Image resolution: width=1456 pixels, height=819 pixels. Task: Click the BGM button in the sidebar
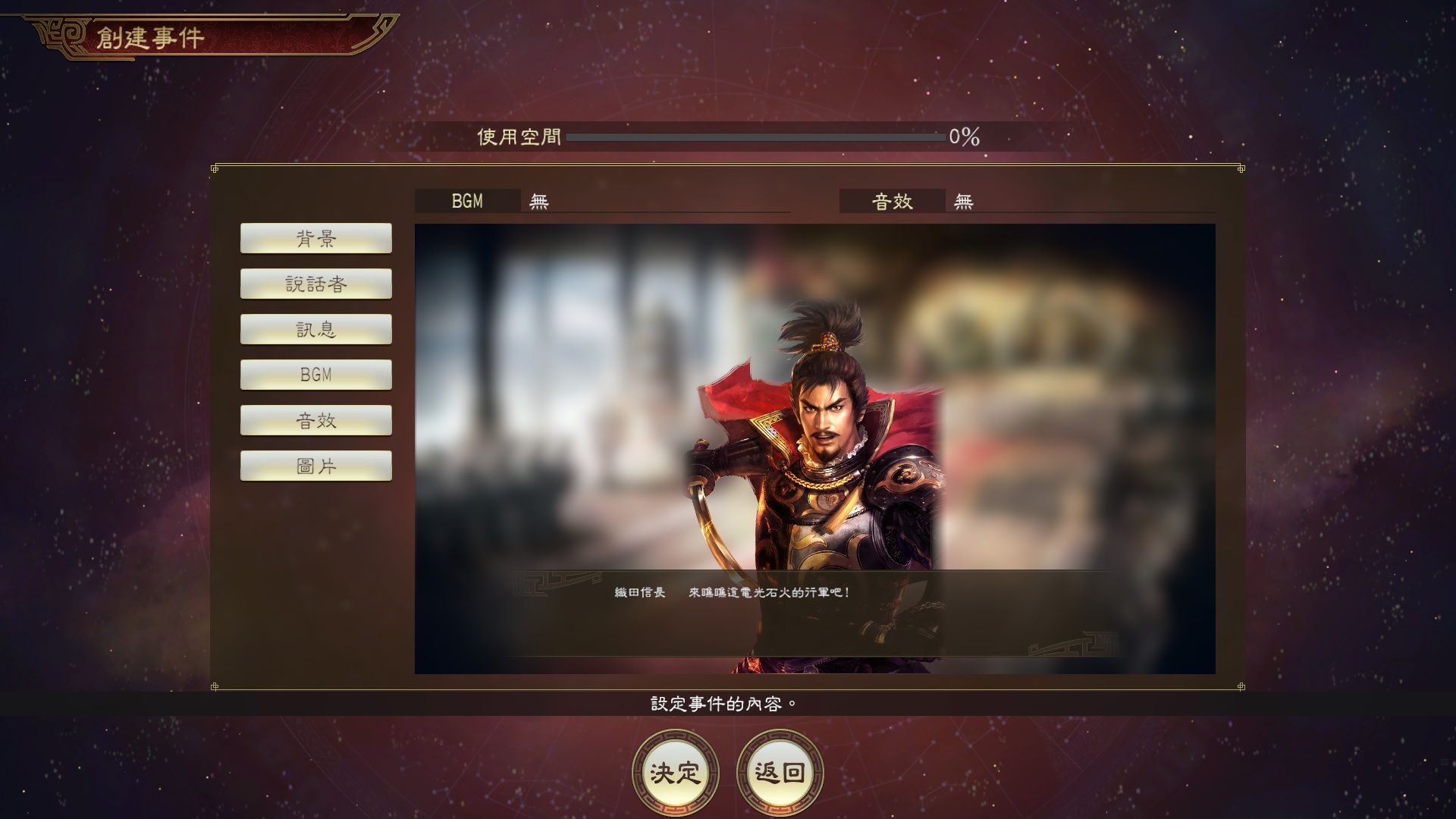(316, 375)
